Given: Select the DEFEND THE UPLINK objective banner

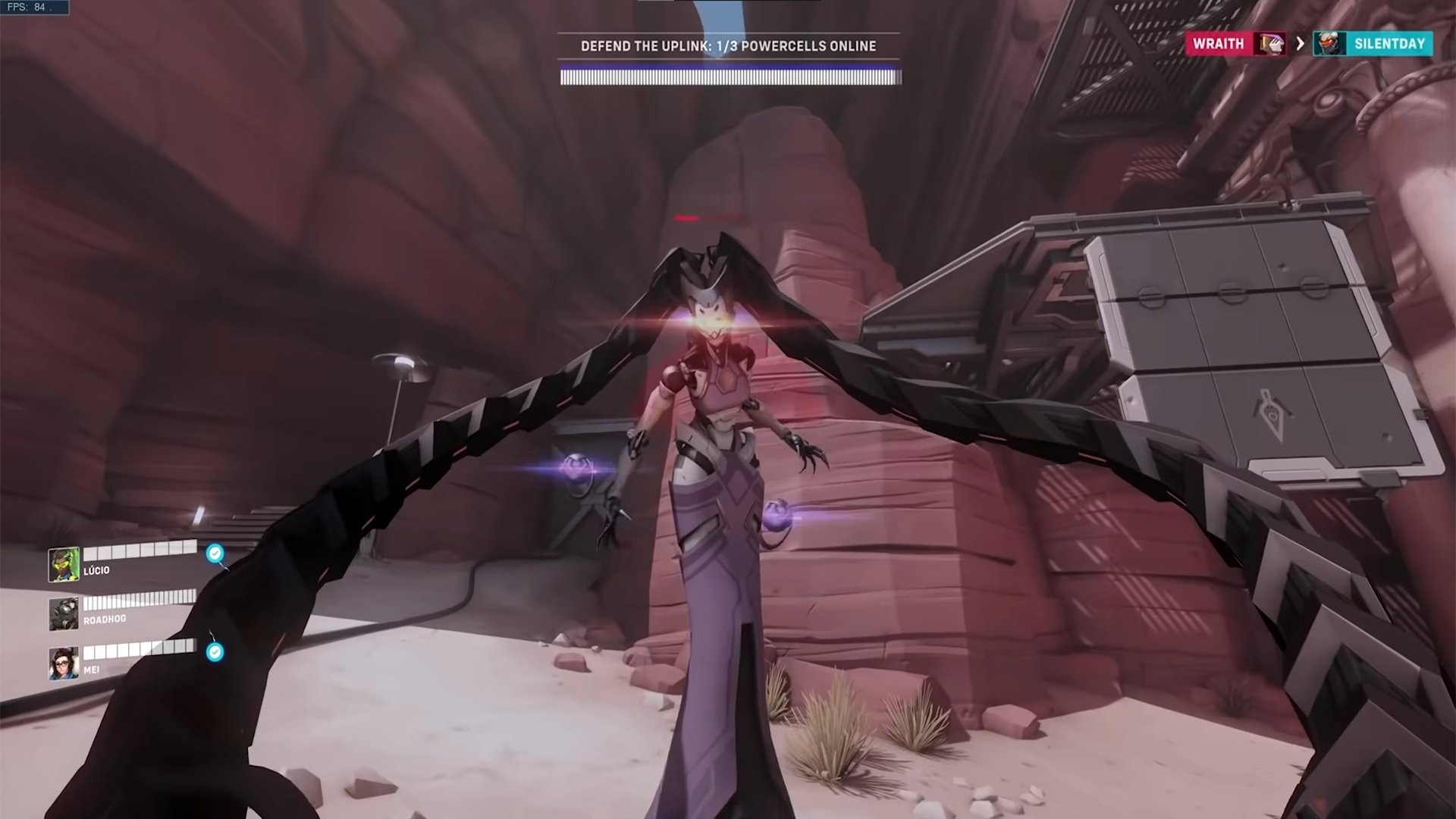Looking at the screenshot, I should click(730, 45).
